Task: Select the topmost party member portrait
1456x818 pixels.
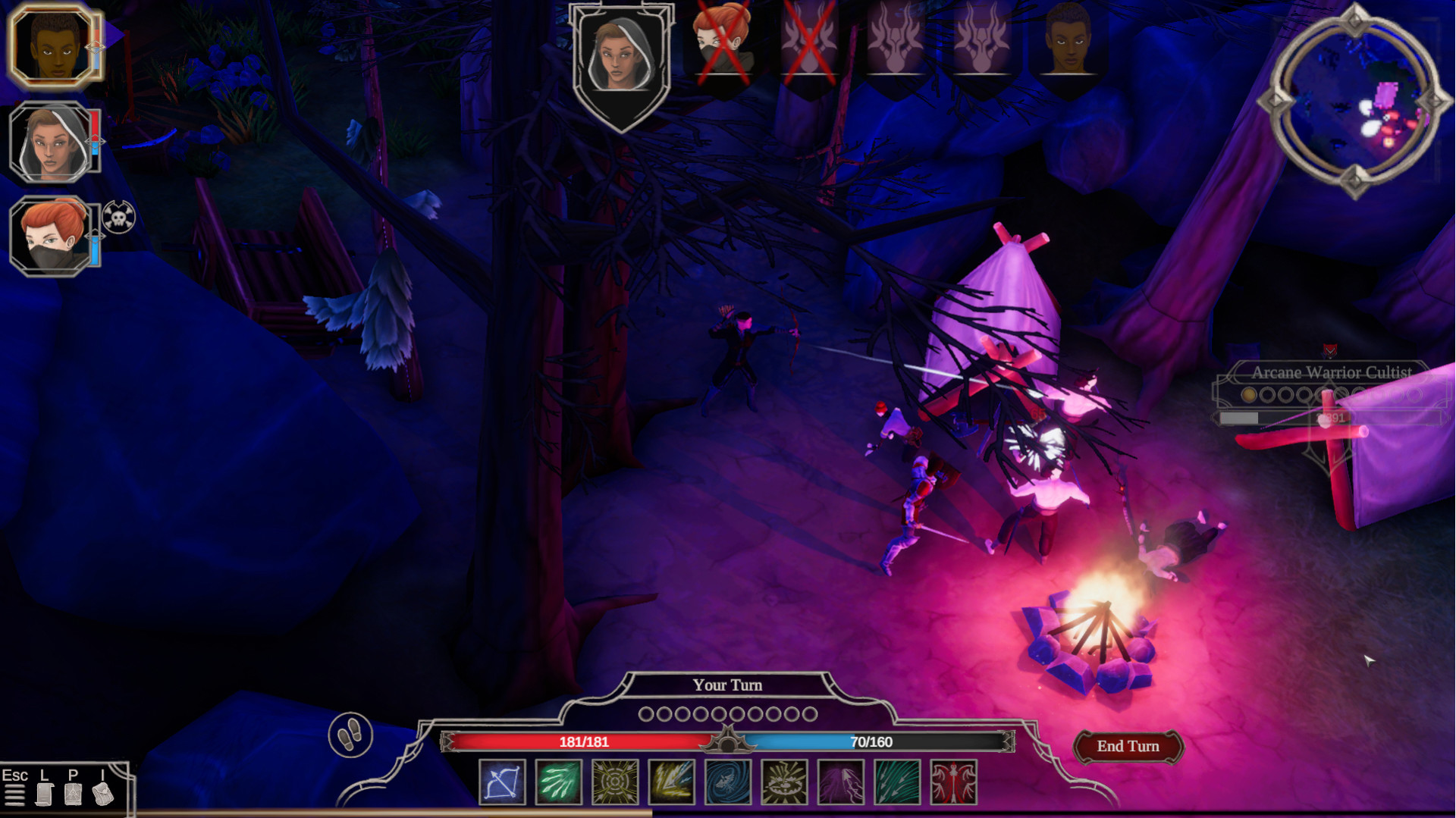Action: pyautogui.click(x=50, y=48)
